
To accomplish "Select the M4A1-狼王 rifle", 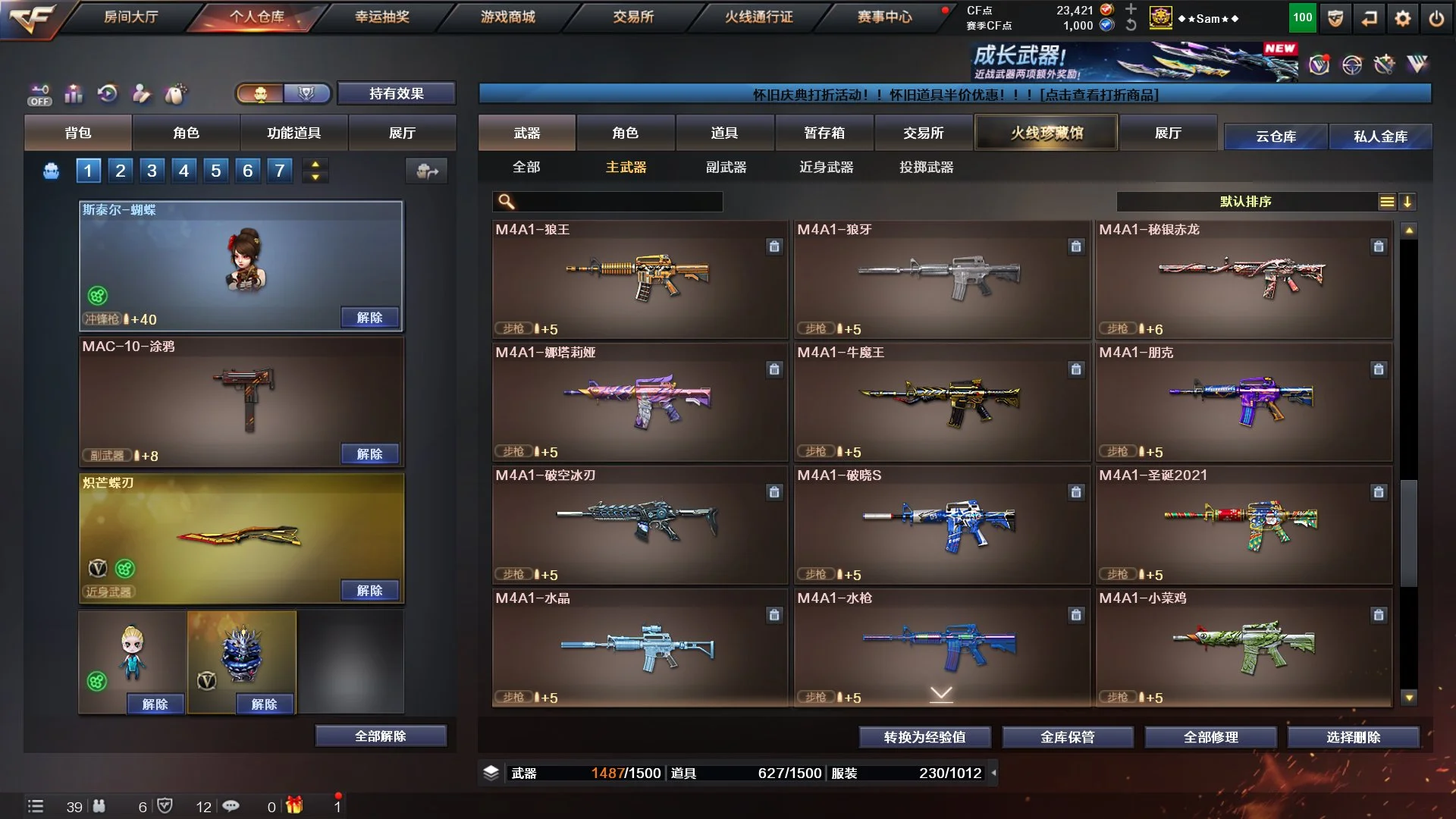I will (x=639, y=279).
